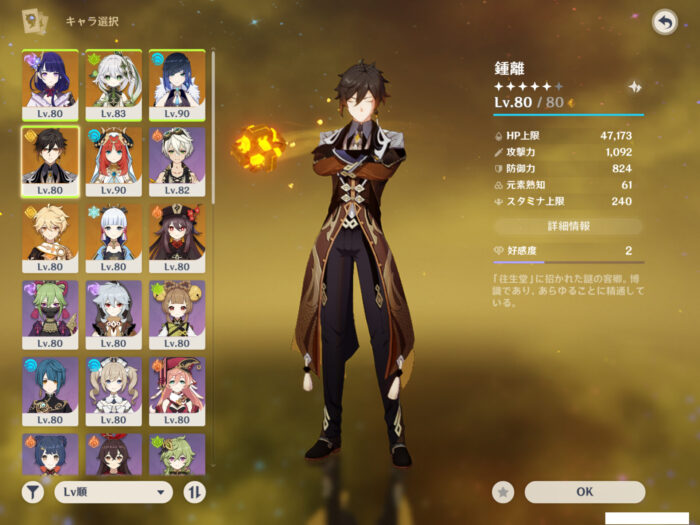Pick Nilou from the character list
700x525 pixels.
click(x=113, y=161)
